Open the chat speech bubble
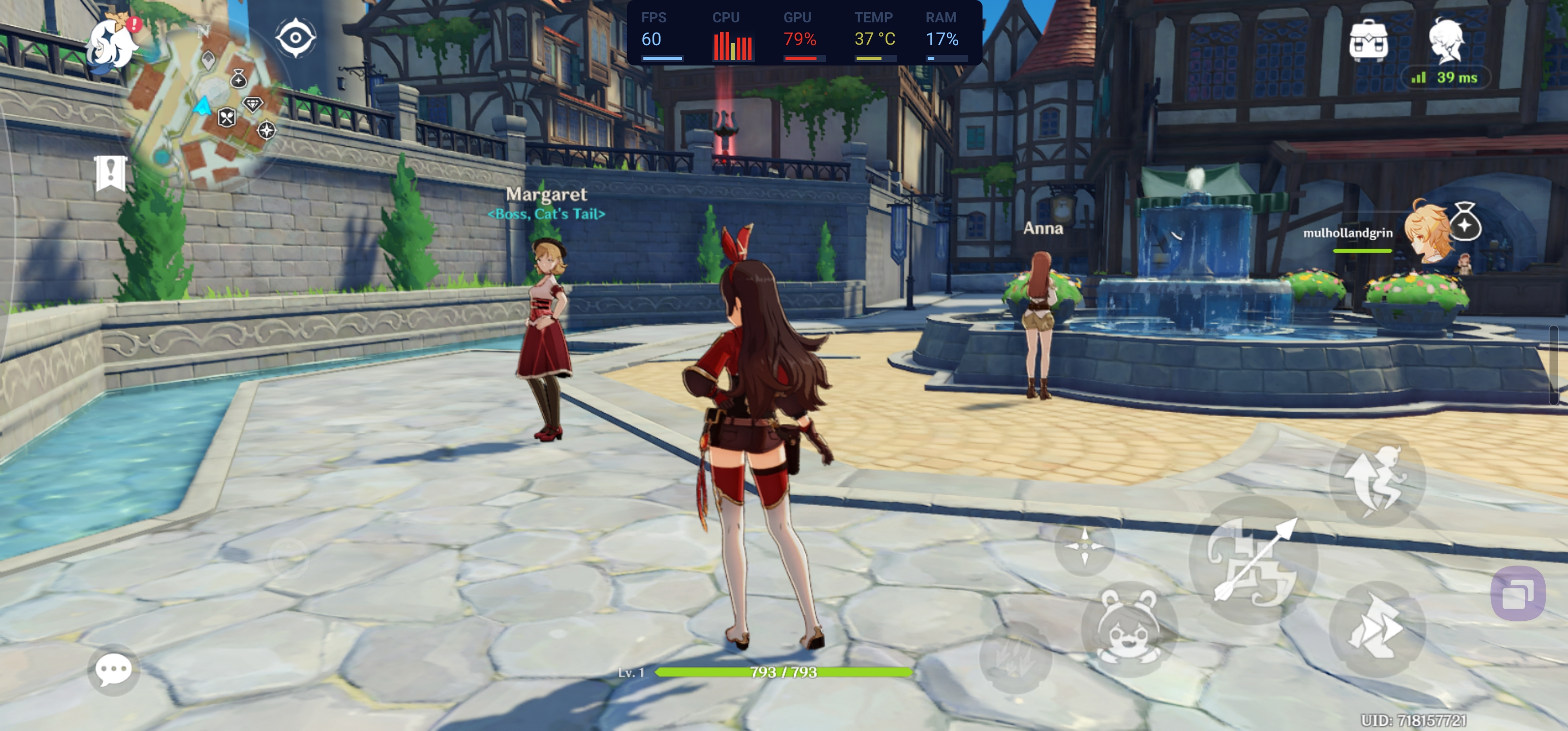1568x731 pixels. click(x=113, y=670)
